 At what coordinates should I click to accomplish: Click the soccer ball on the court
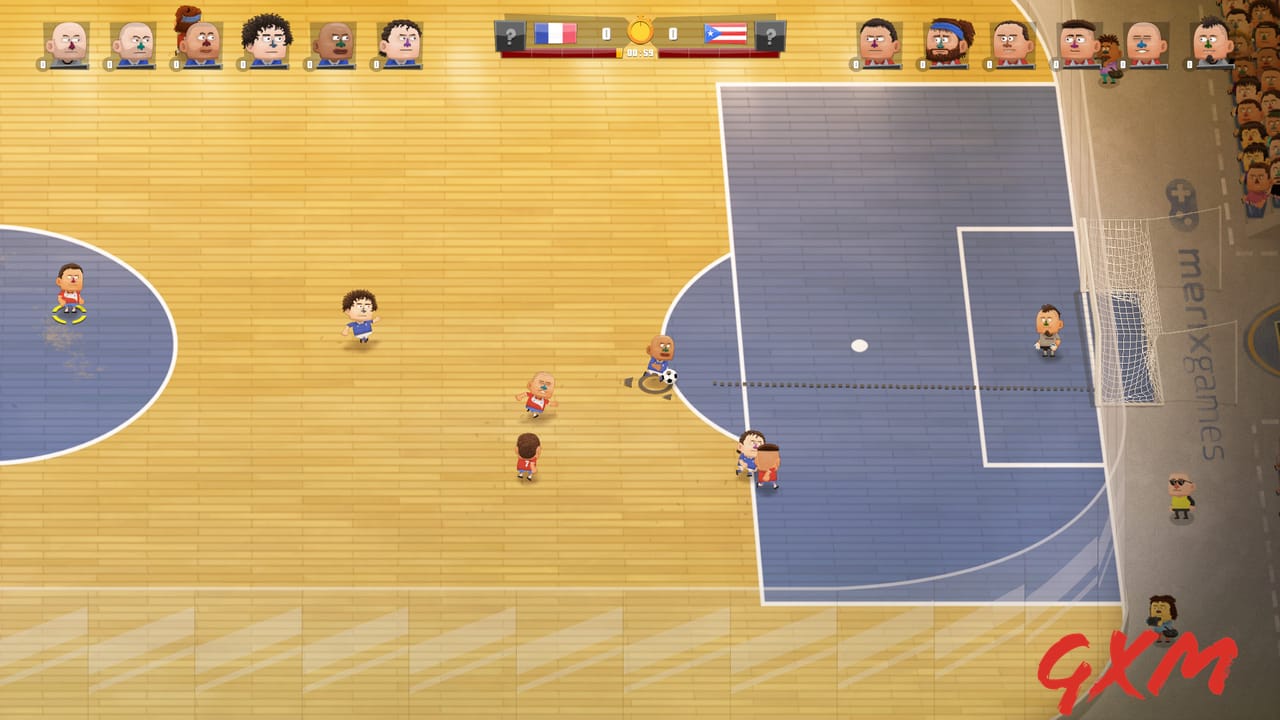[x=668, y=375]
